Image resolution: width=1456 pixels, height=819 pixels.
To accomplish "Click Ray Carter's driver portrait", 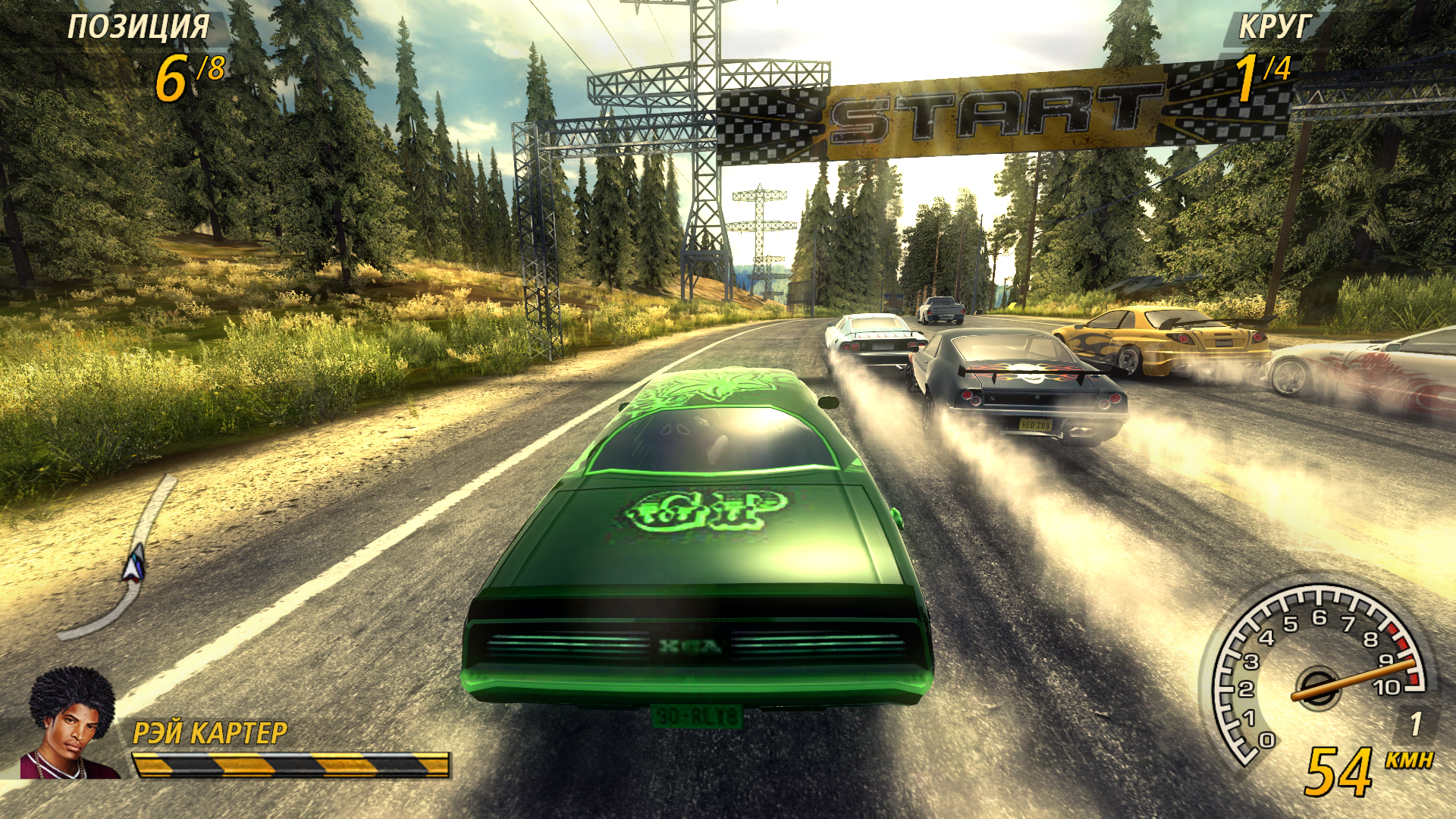I will click(x=71, y=724).
